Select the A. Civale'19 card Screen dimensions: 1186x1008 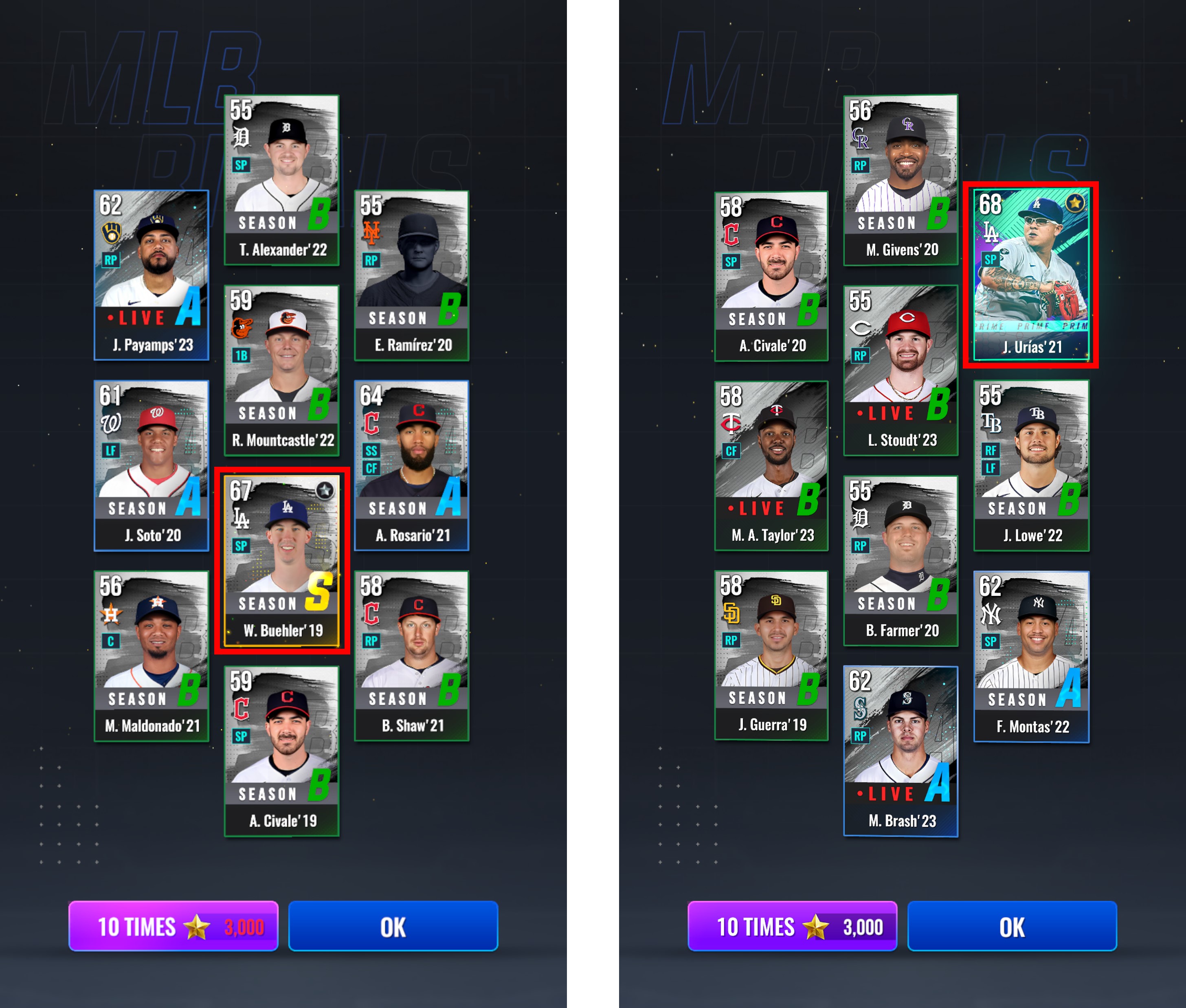[282, 751]
